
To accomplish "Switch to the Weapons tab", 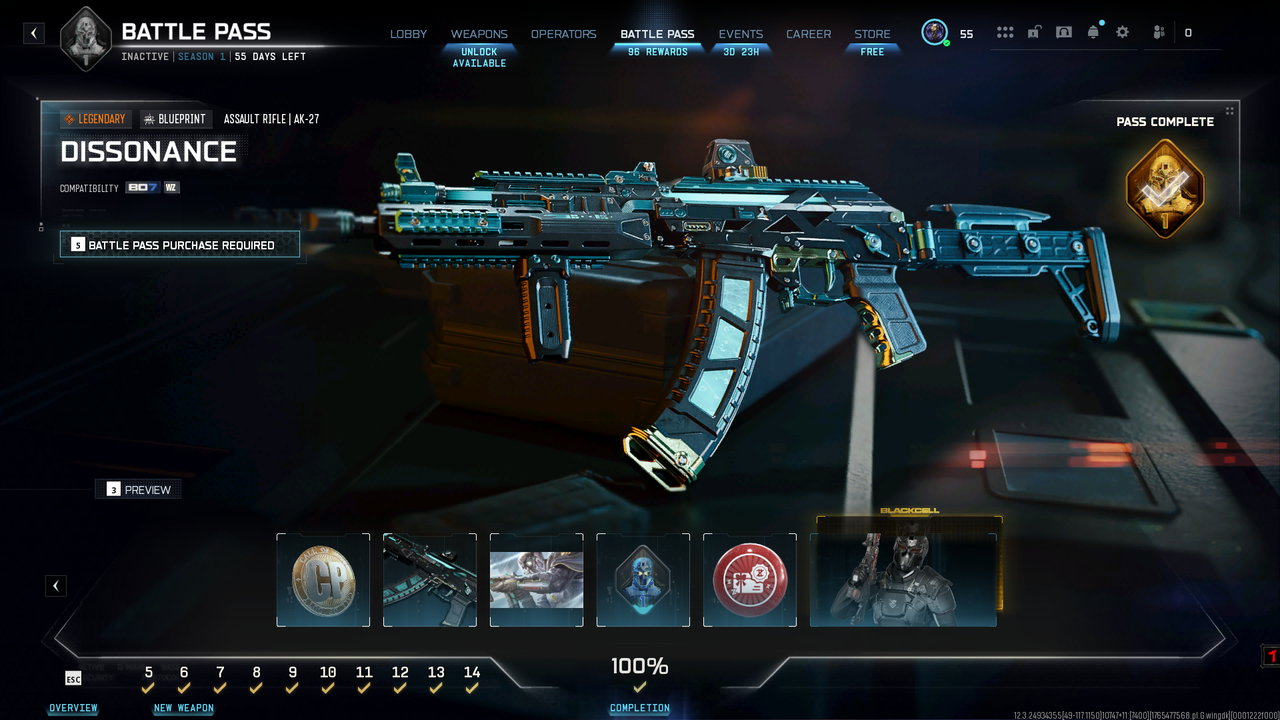I will (479, 34).
